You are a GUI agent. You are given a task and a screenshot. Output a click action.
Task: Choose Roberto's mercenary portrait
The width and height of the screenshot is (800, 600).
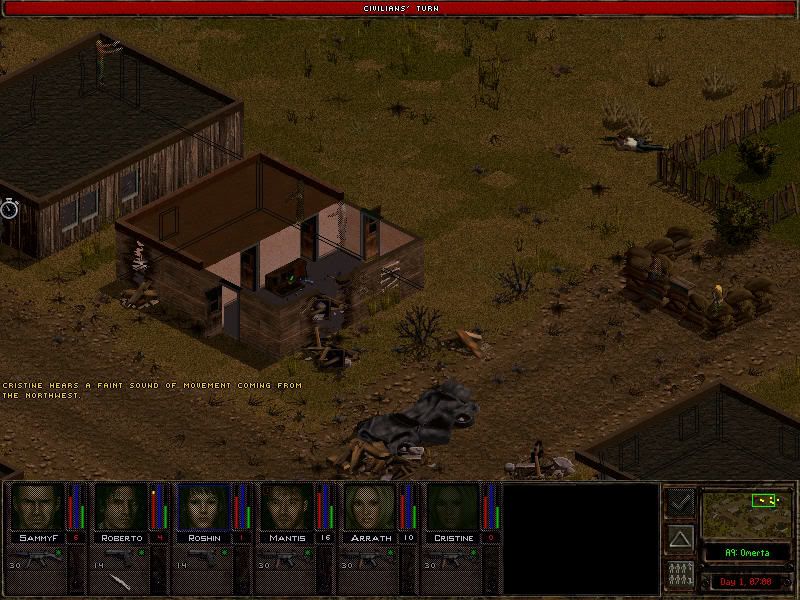(120, 507)
